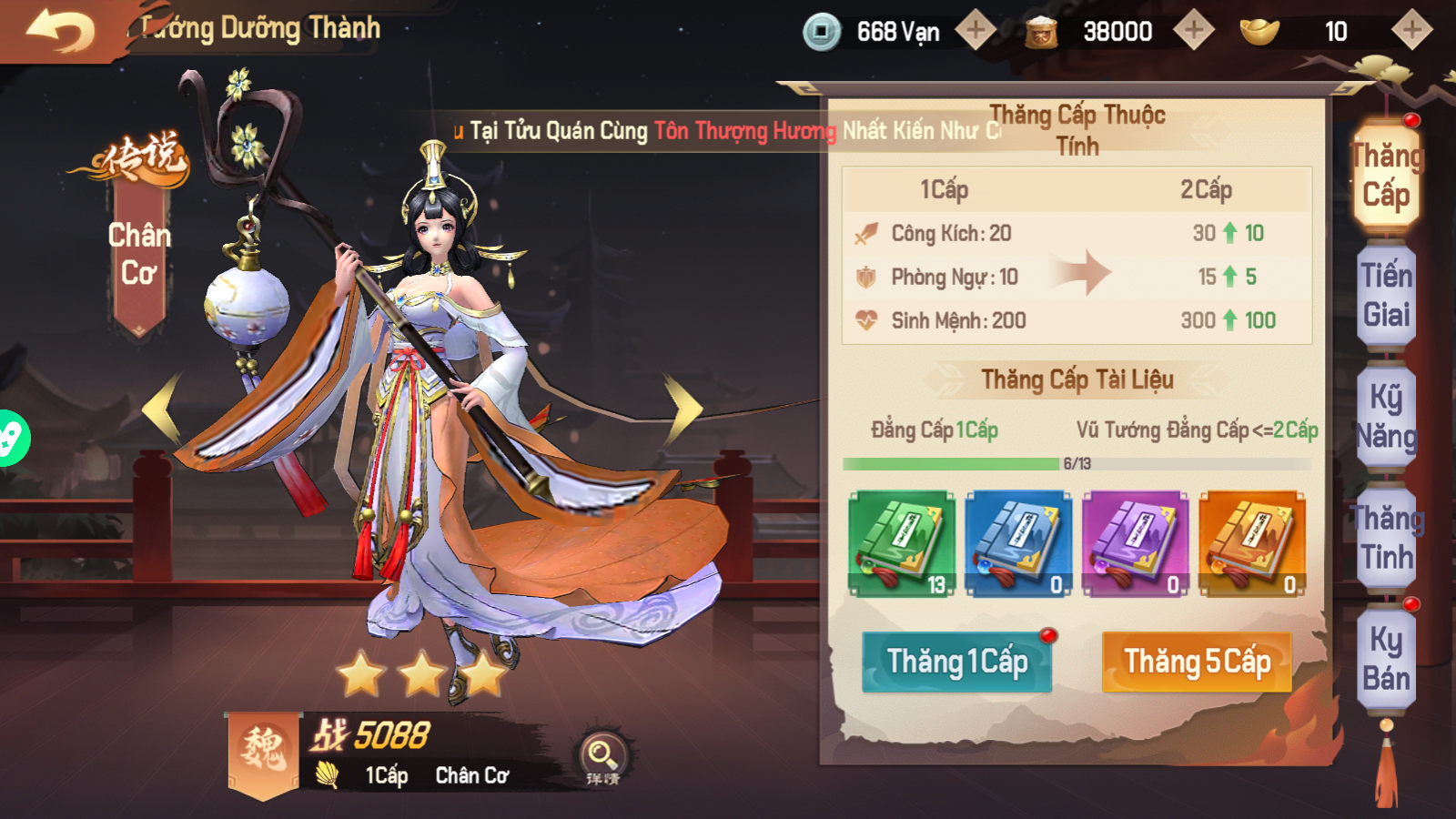Select the blue upgrade book material
This screenshot has width=1456, height=819.
tap(1021, 543)
